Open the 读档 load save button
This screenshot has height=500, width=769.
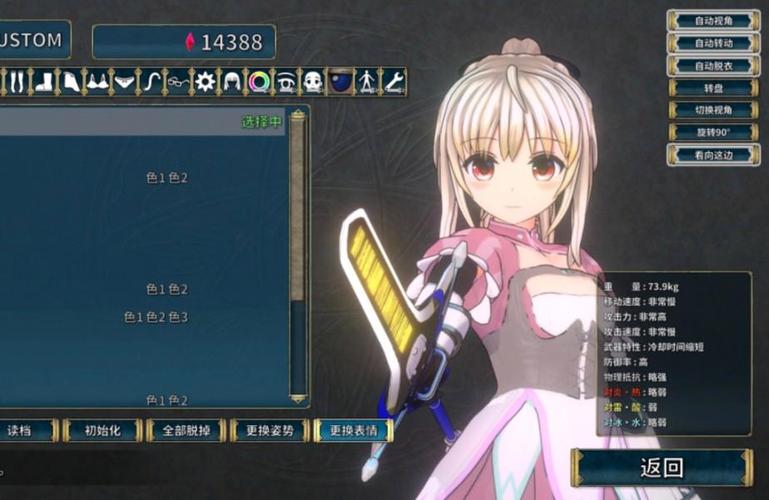[x=20, y=430]
